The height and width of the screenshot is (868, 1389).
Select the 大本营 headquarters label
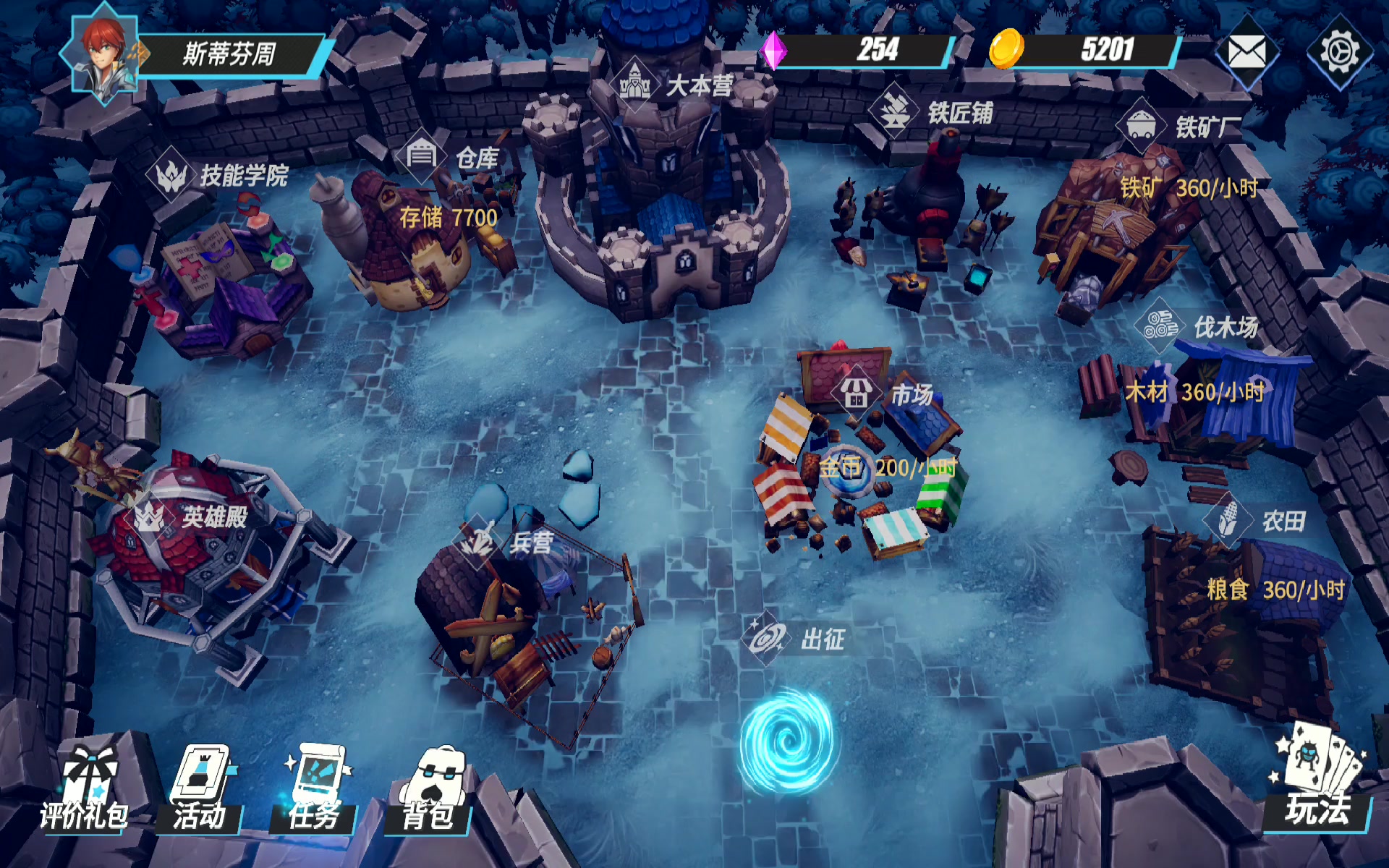click(676, 85)
